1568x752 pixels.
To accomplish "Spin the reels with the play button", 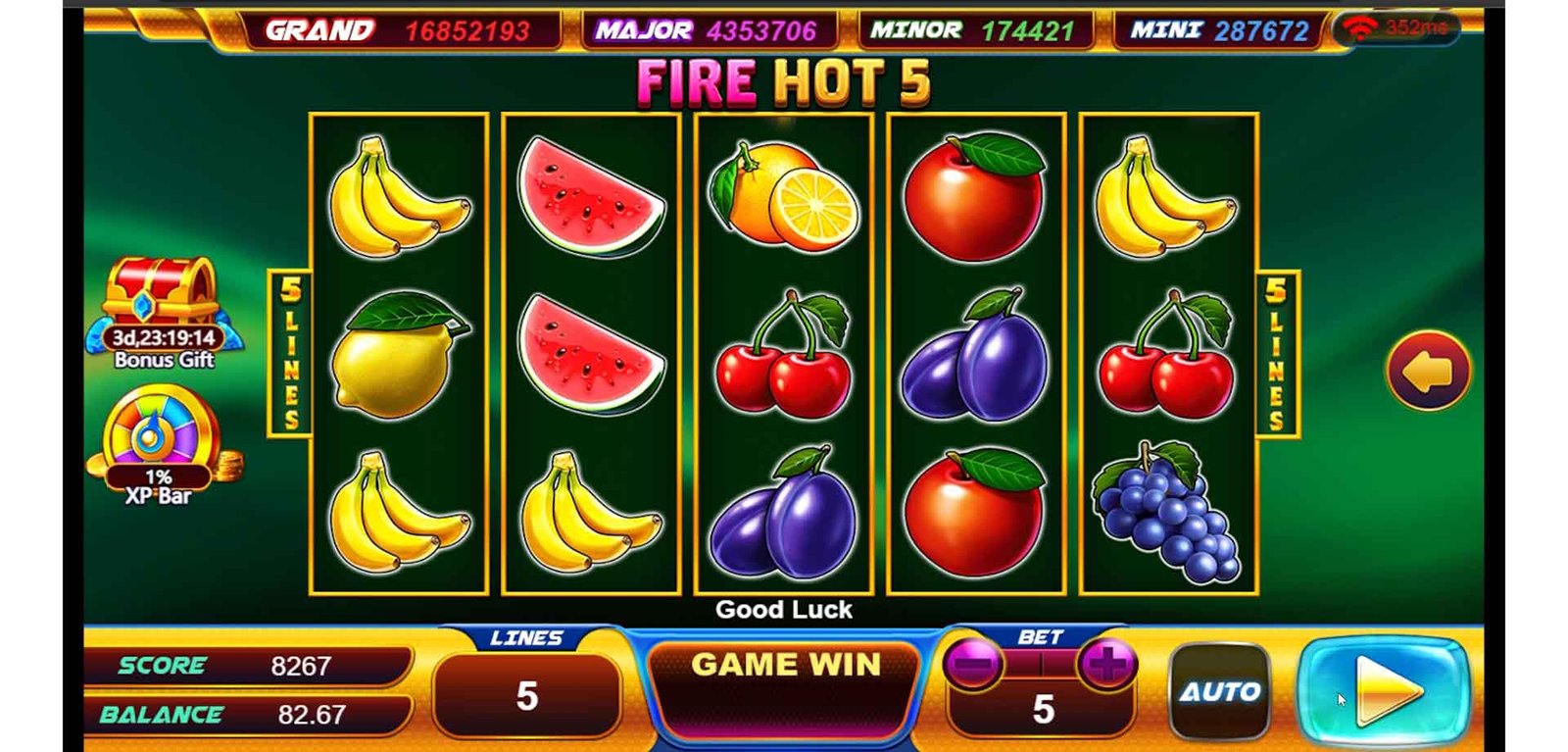I will 1385,693.
